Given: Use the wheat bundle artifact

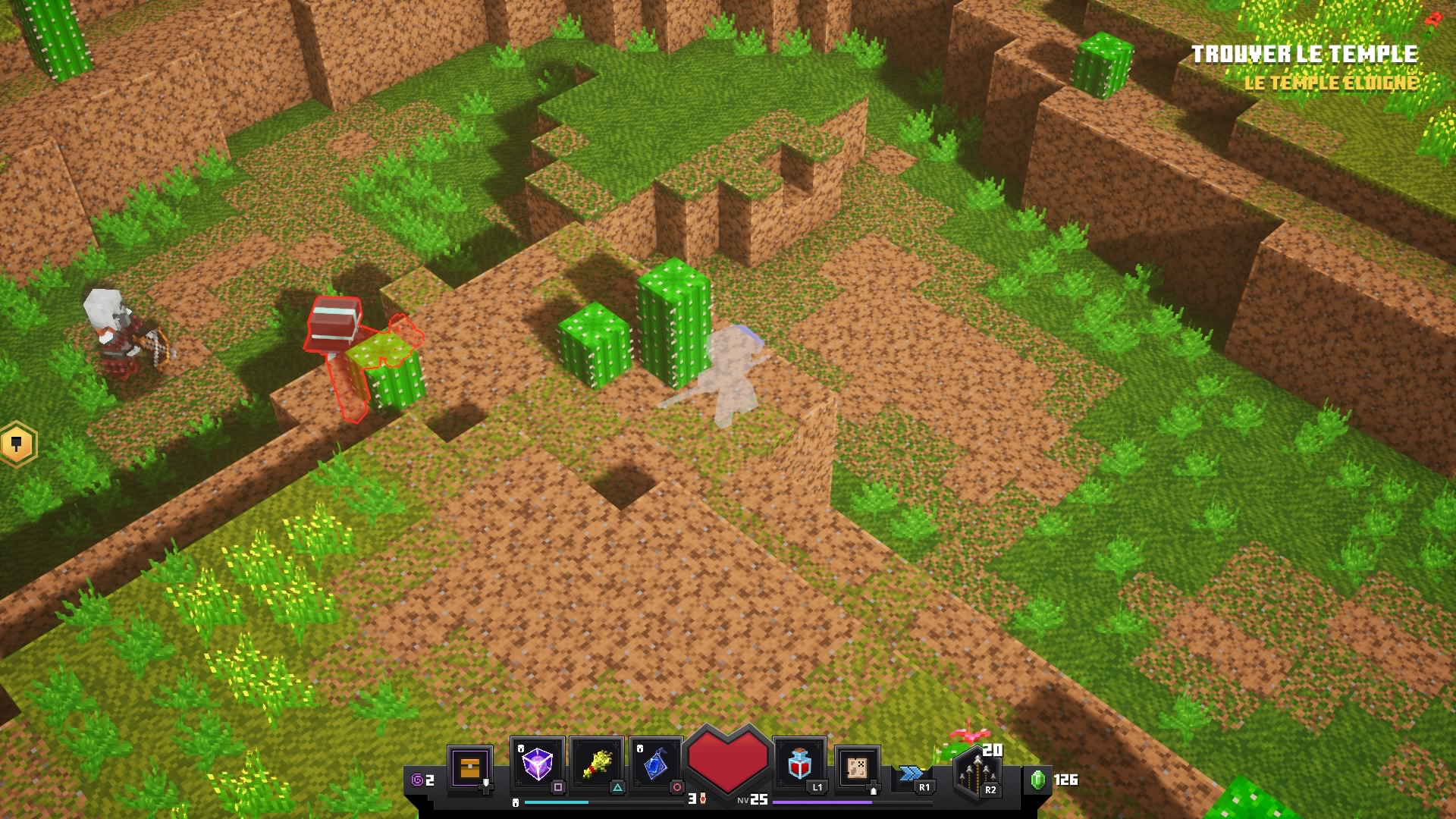Looking at the screenshot, I should [x=597, y=764].
